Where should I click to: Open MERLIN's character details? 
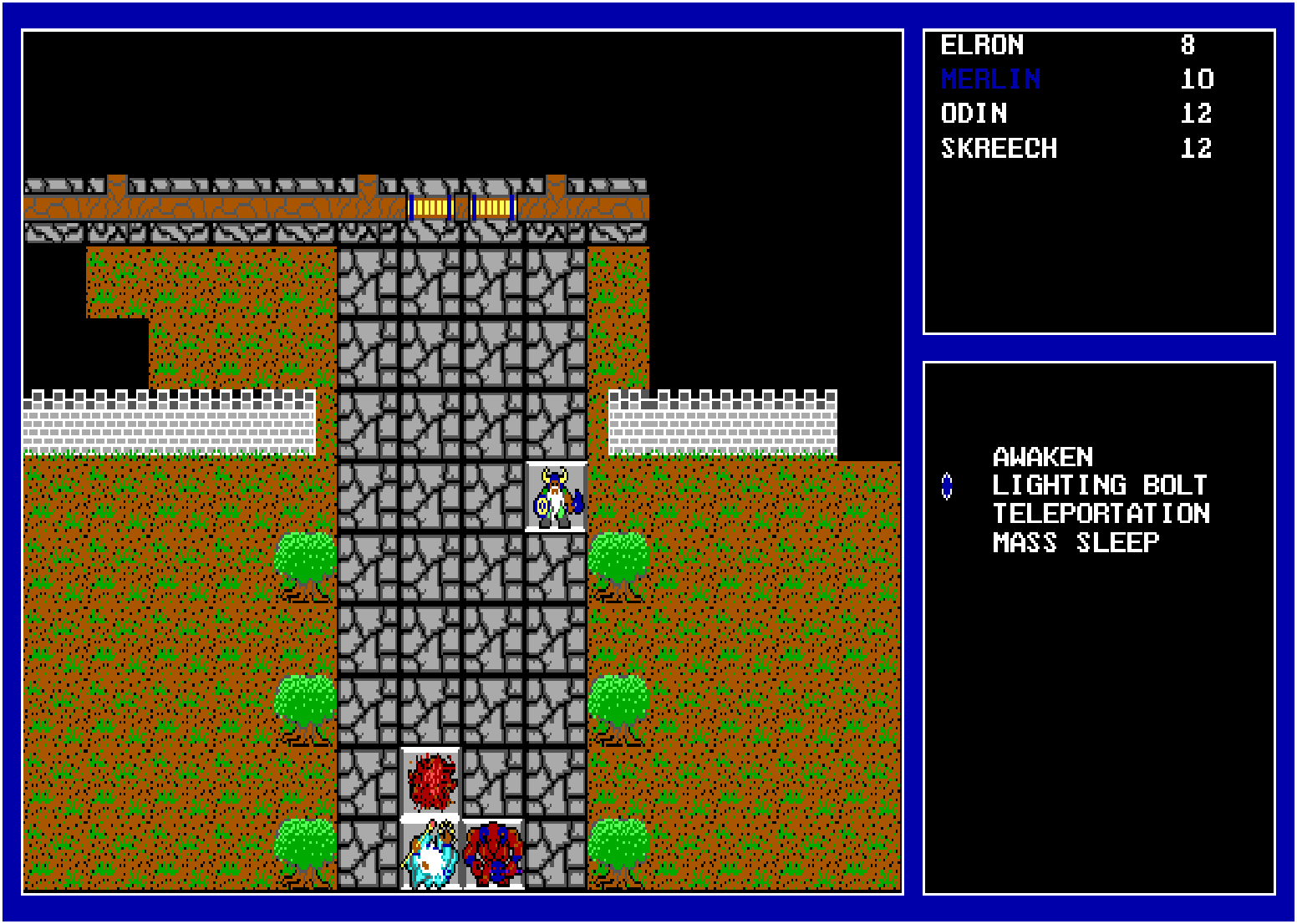coord(990,79)
